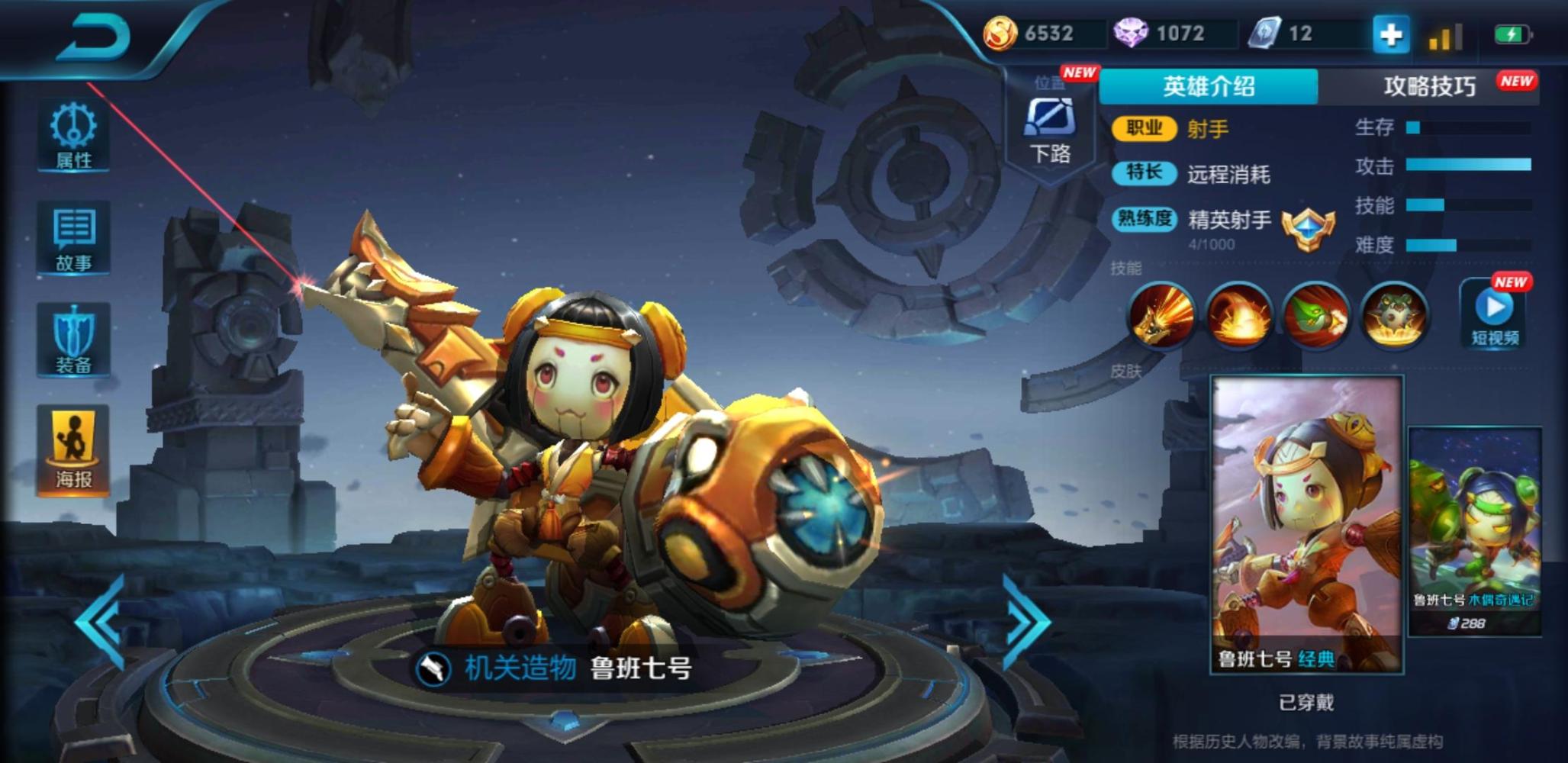View the third skill with the green rocket icon

coord(1316,315)
